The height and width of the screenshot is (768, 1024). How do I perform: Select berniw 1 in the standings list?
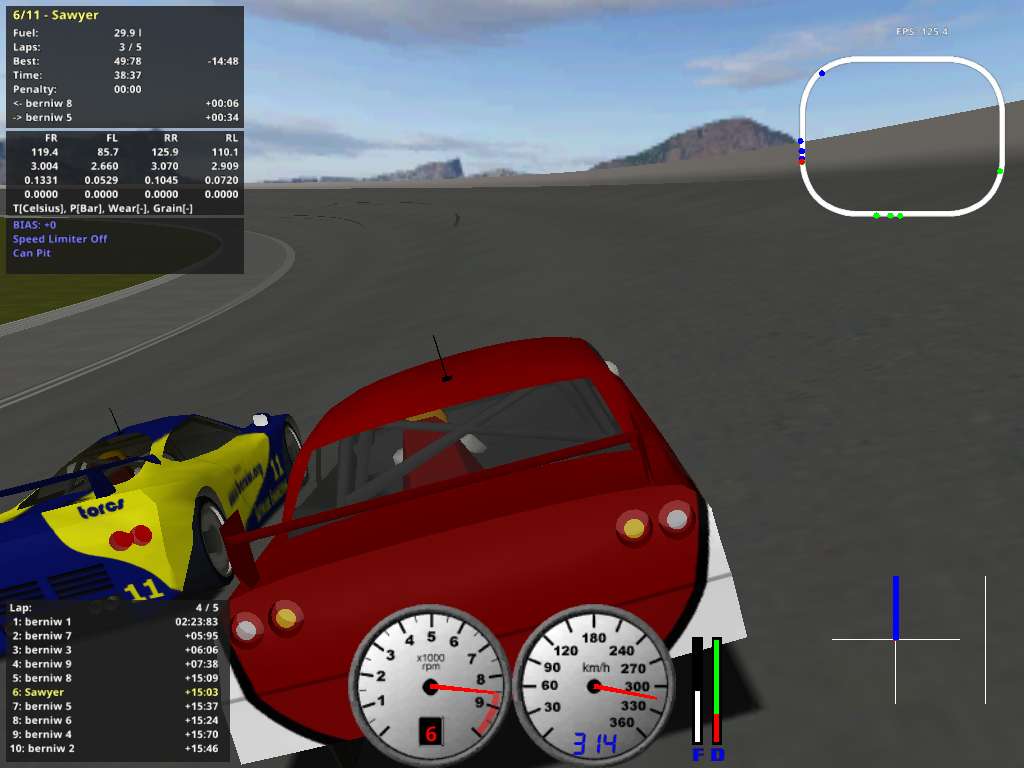point(117,622)
